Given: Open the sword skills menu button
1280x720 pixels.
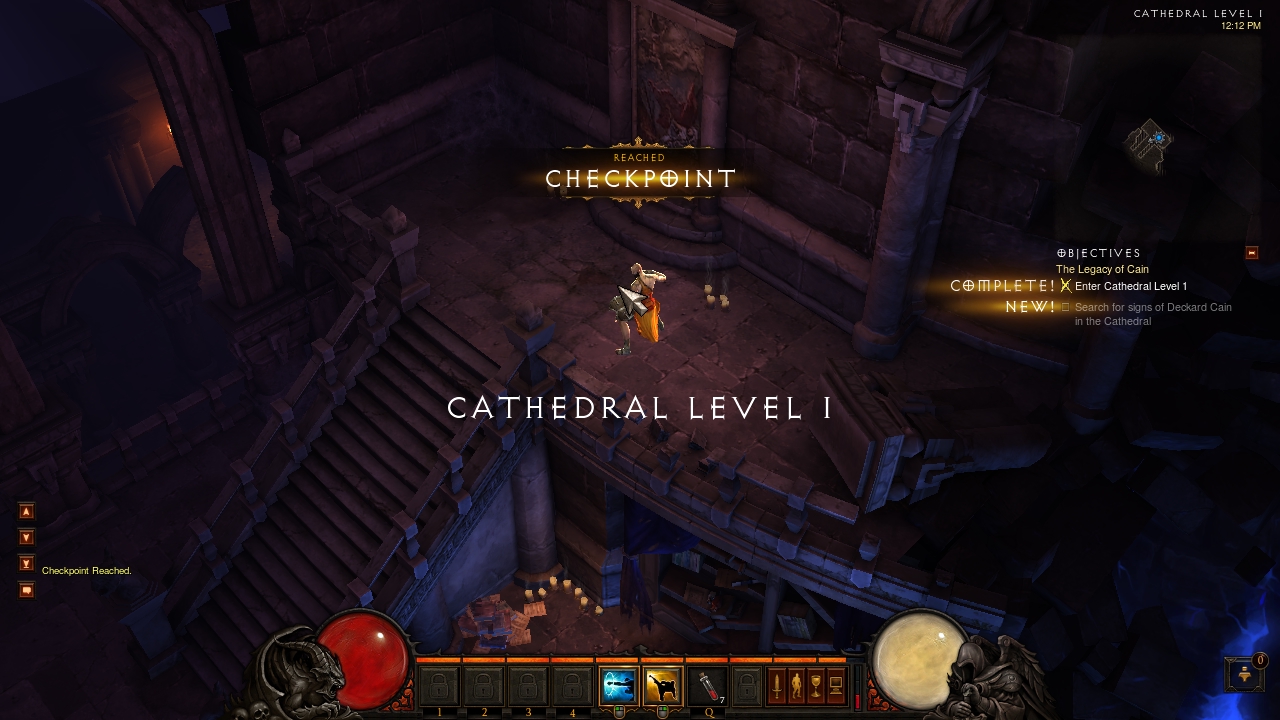Looking at the screenshot, I should coord(776,686).
